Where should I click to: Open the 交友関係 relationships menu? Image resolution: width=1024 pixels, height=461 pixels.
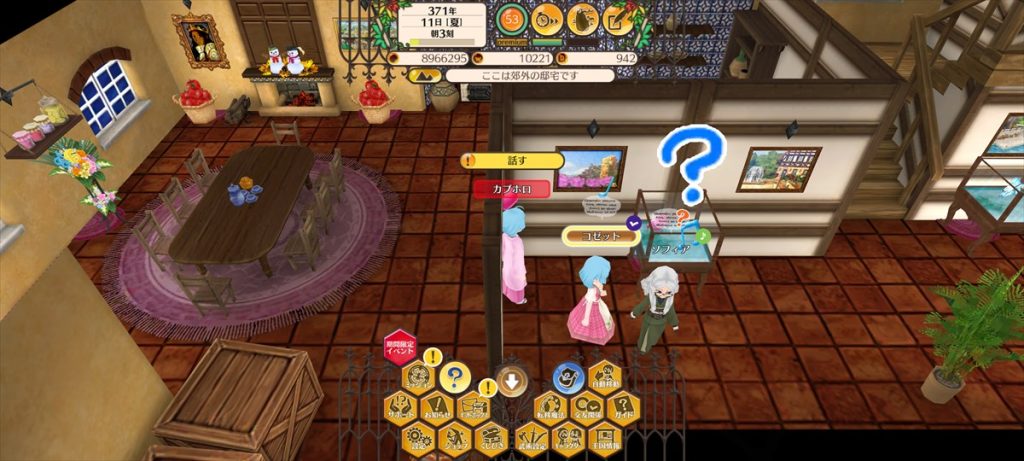[x=586, y=407]
